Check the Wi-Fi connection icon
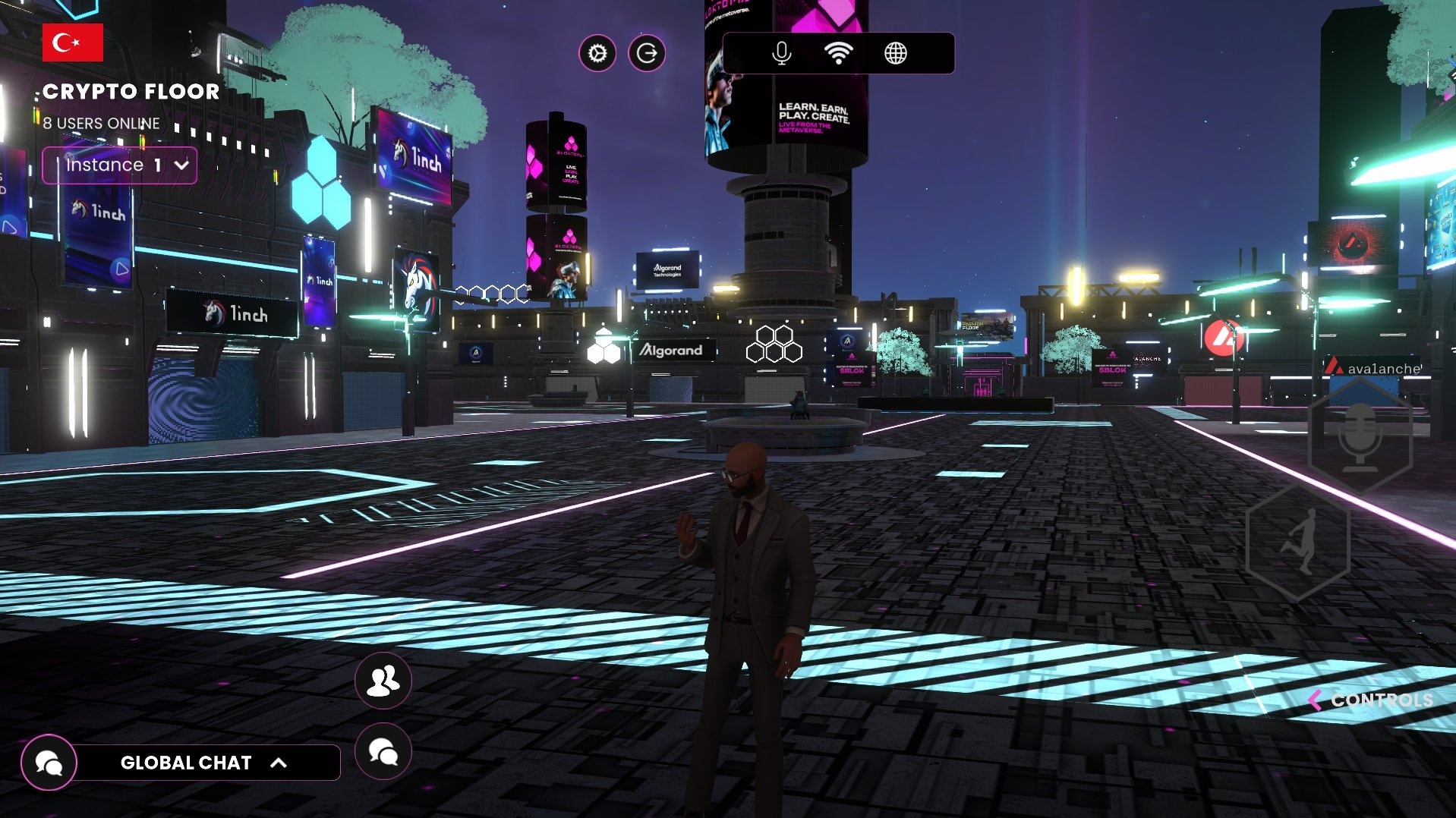This screenshot has height=818, width=1456. click(838, 54)
